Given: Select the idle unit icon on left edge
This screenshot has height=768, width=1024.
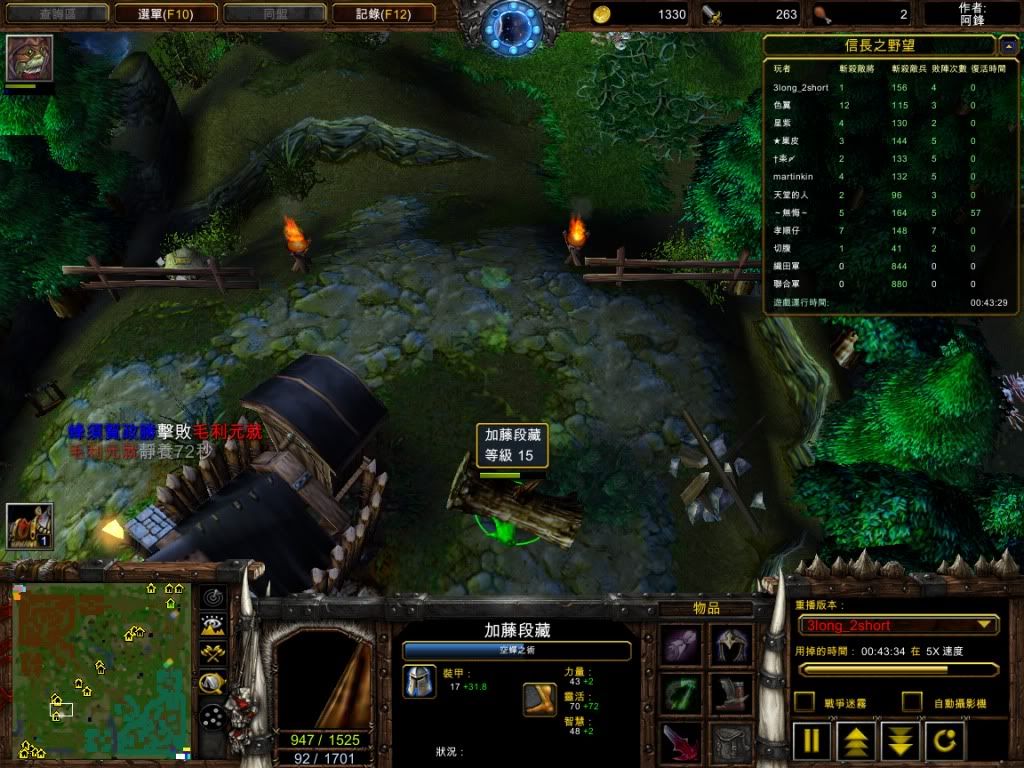Looking at the screenshot, I should 29,526.
